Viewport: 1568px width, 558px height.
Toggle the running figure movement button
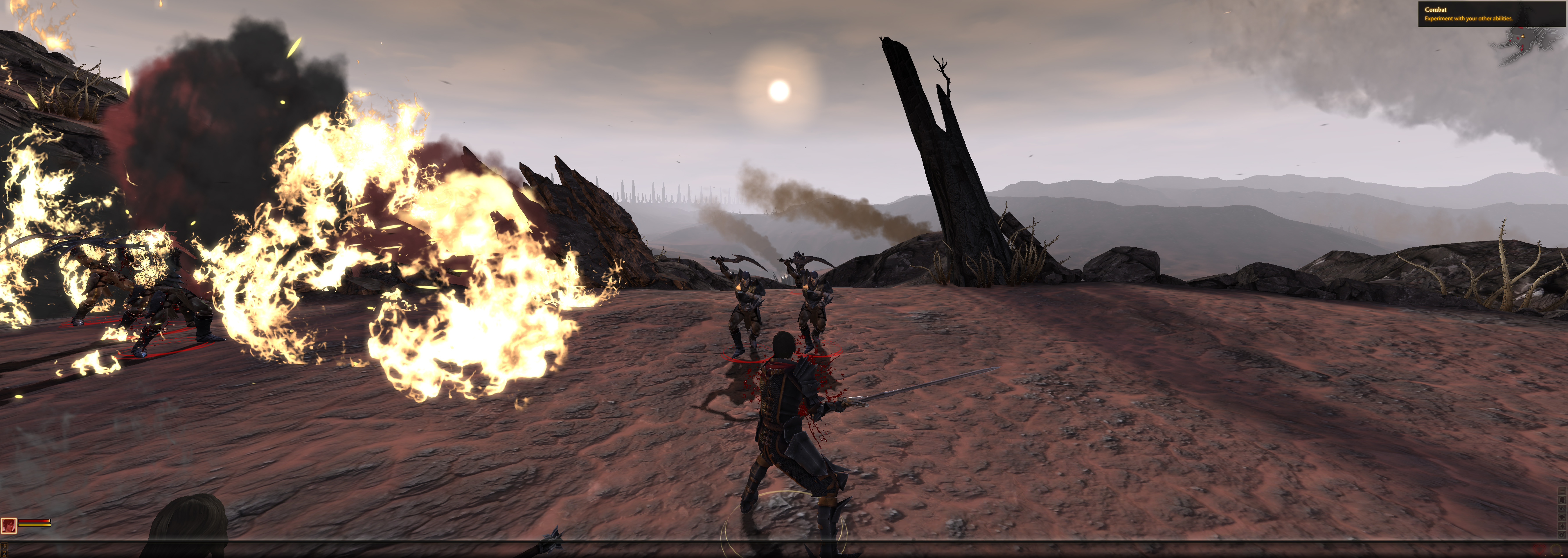coord(4,546)
